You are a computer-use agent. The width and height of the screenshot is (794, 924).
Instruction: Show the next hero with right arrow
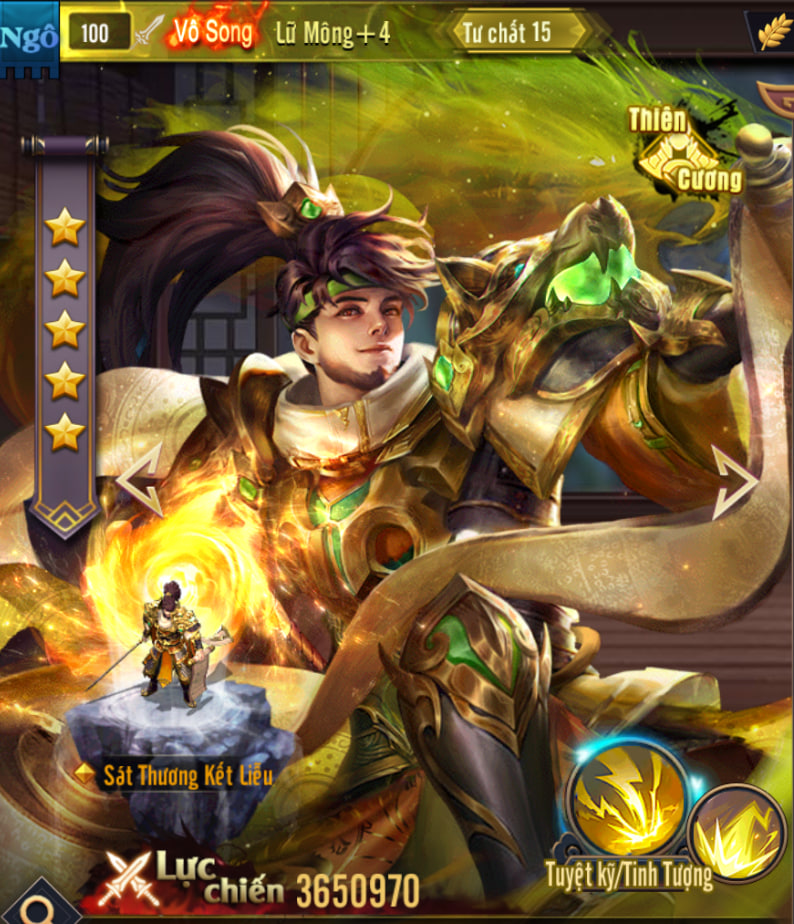click(735, 483)
